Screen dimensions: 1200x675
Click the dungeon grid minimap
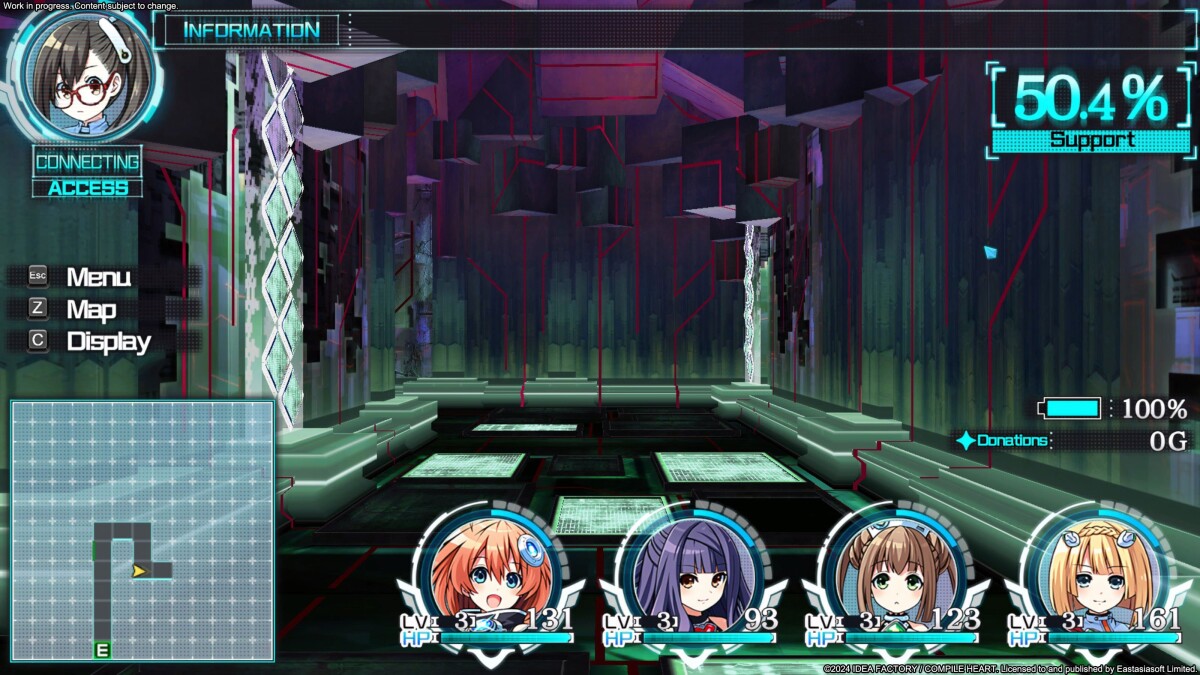point(142,531)
